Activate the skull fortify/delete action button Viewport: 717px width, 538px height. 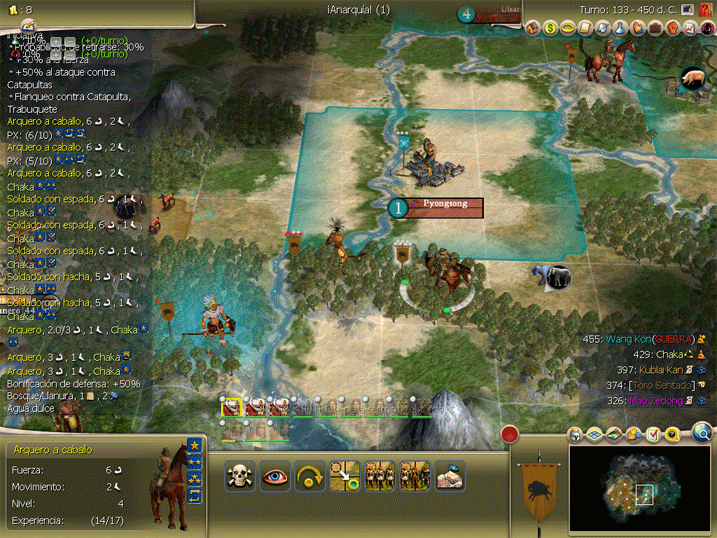pyautogui.click(x=241, y=475)
